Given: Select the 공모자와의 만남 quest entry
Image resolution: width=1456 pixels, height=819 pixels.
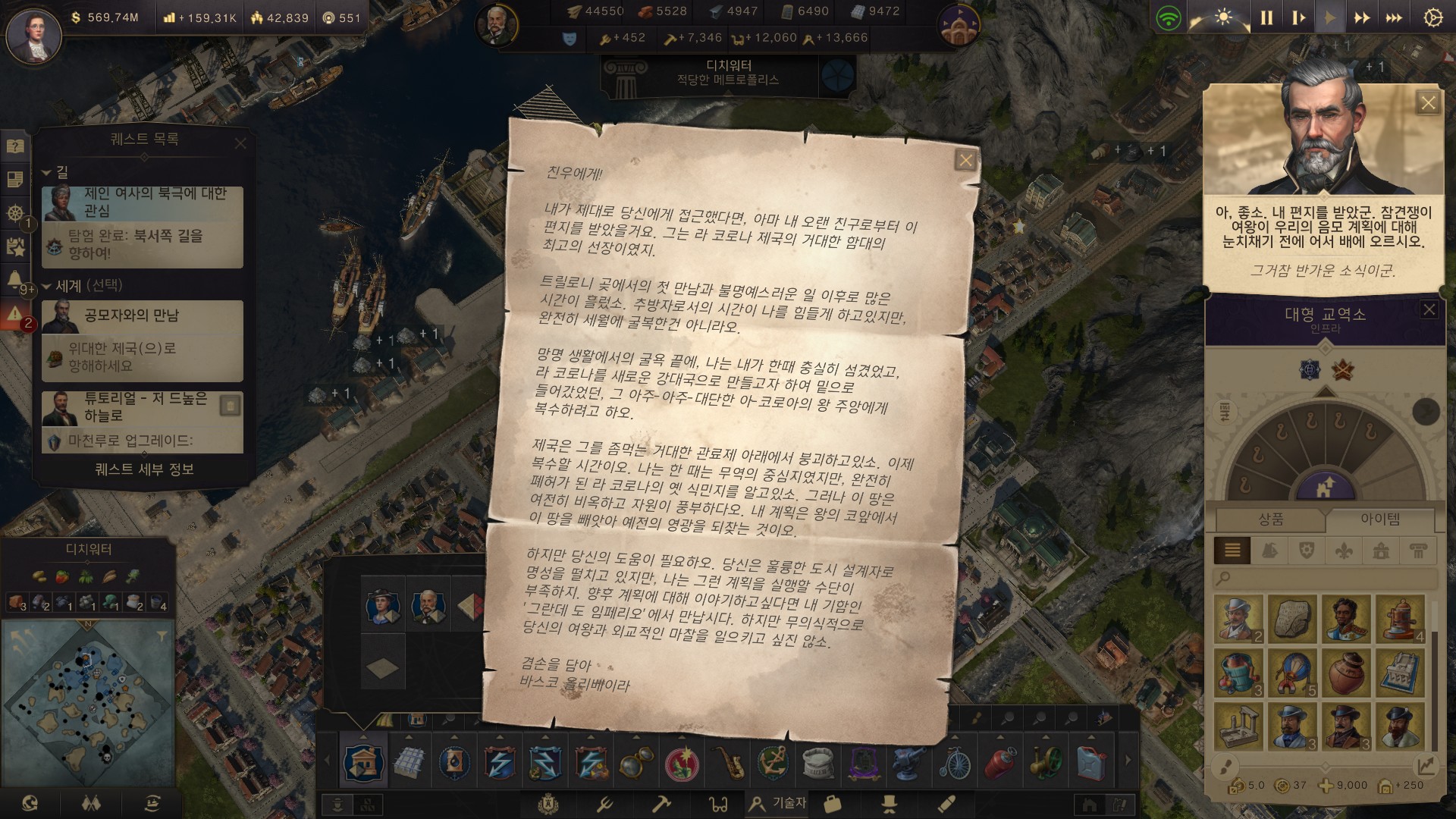Looking at the screenshot, I should click(x=143, y=315).
